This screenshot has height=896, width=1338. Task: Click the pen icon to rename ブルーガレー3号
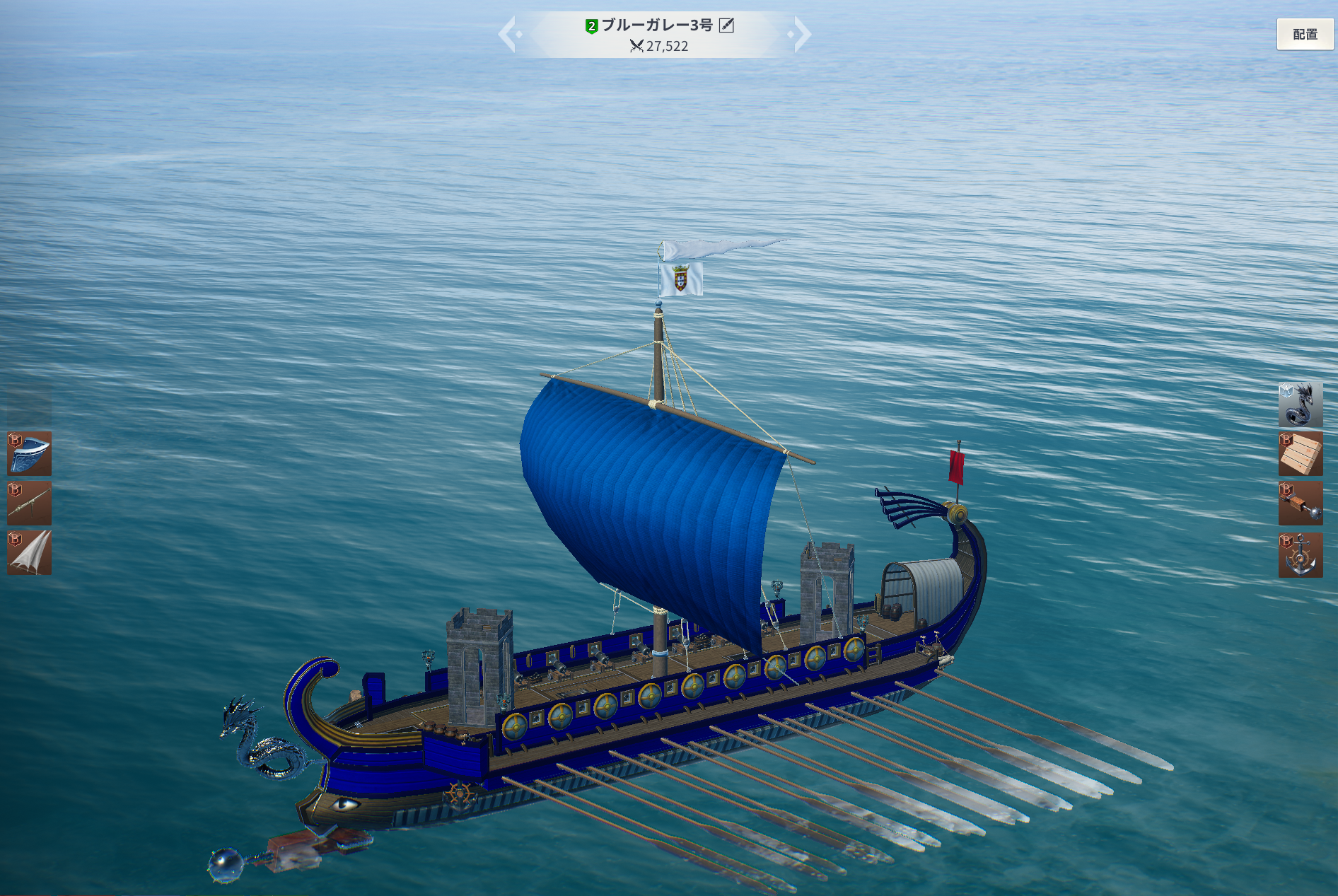726,25
